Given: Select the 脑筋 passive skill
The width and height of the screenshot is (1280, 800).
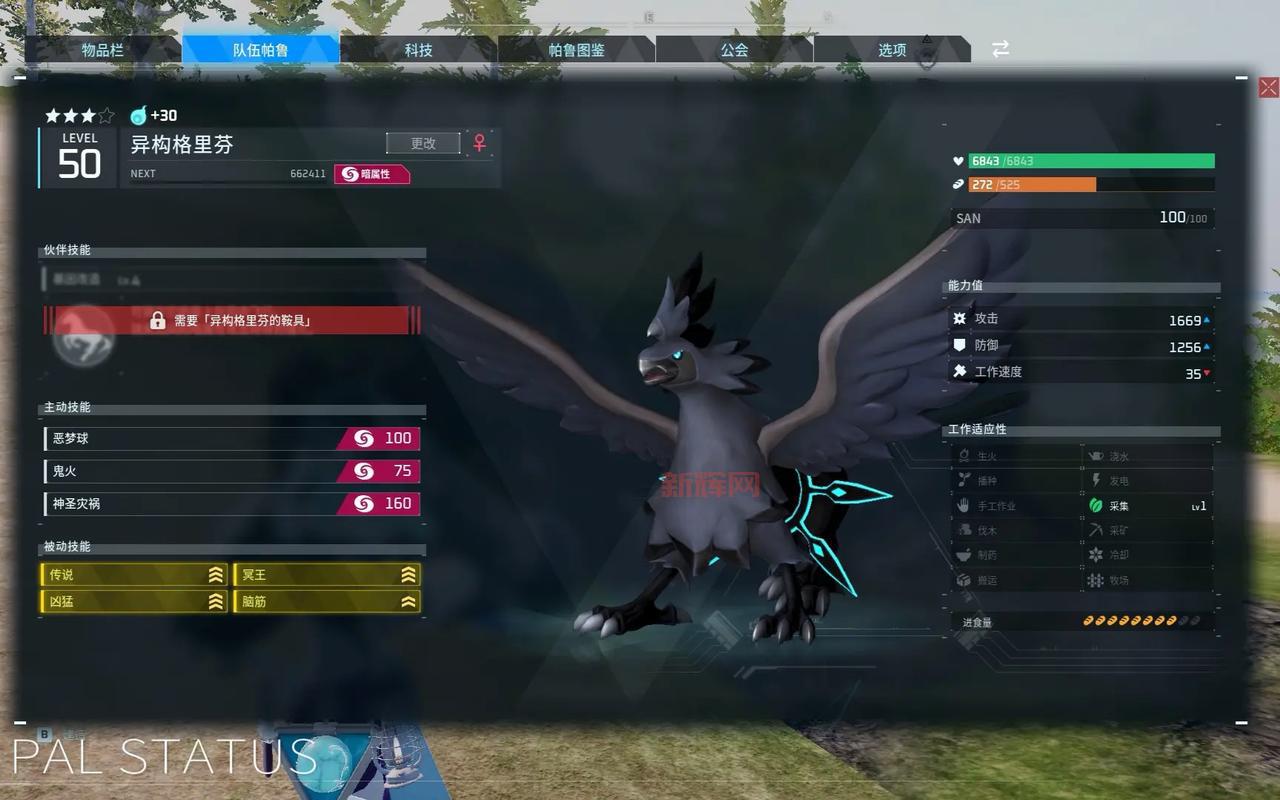Looking at the screenshot, I should (x=327, y=602).
